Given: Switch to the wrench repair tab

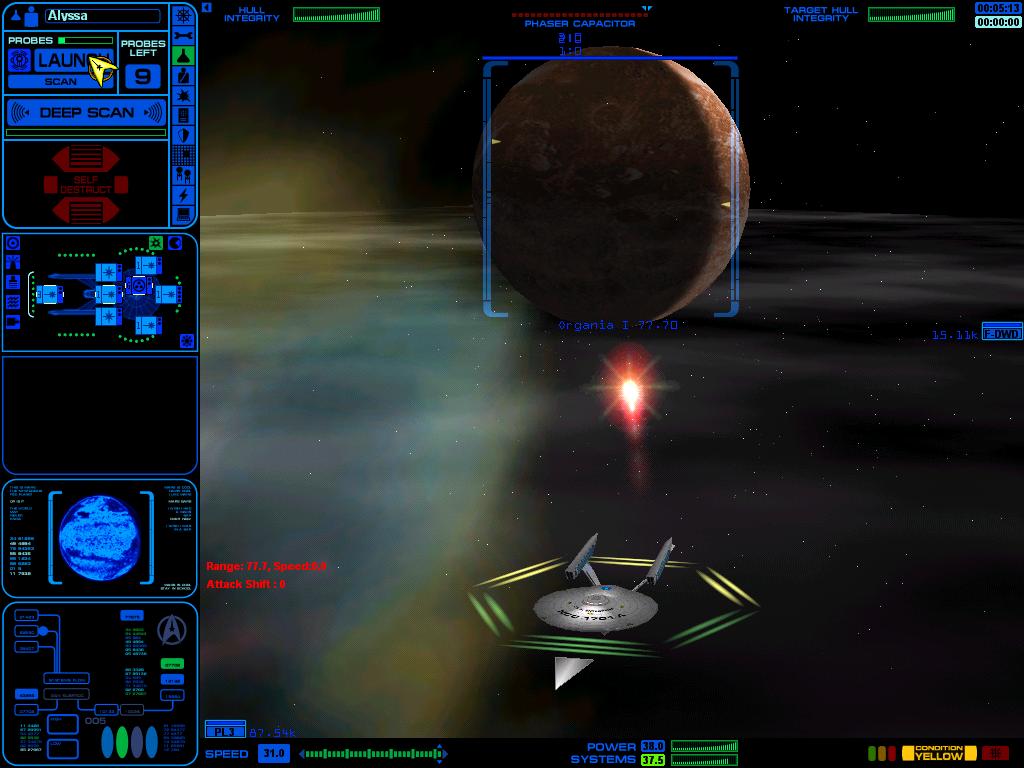Looking at the screenshot, I should 183,35.
